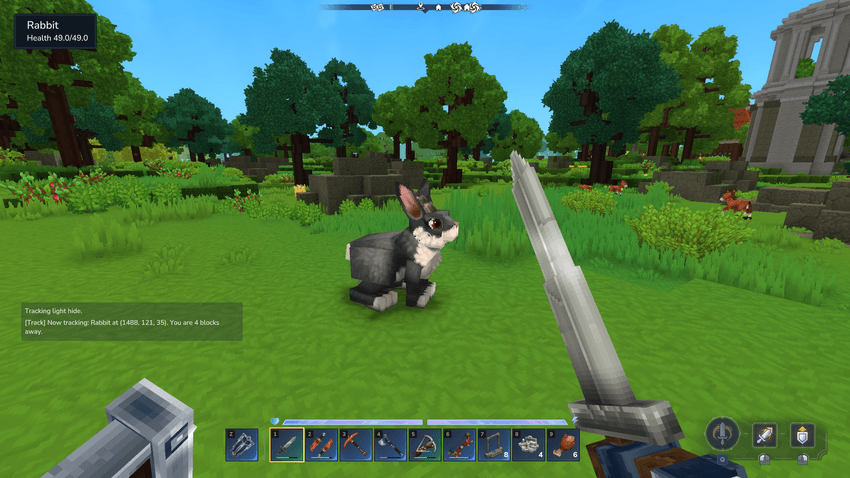Screen dimensions: 850x478
Task: Choose the axe hotbar slot
Action: [x=390, y=444]
